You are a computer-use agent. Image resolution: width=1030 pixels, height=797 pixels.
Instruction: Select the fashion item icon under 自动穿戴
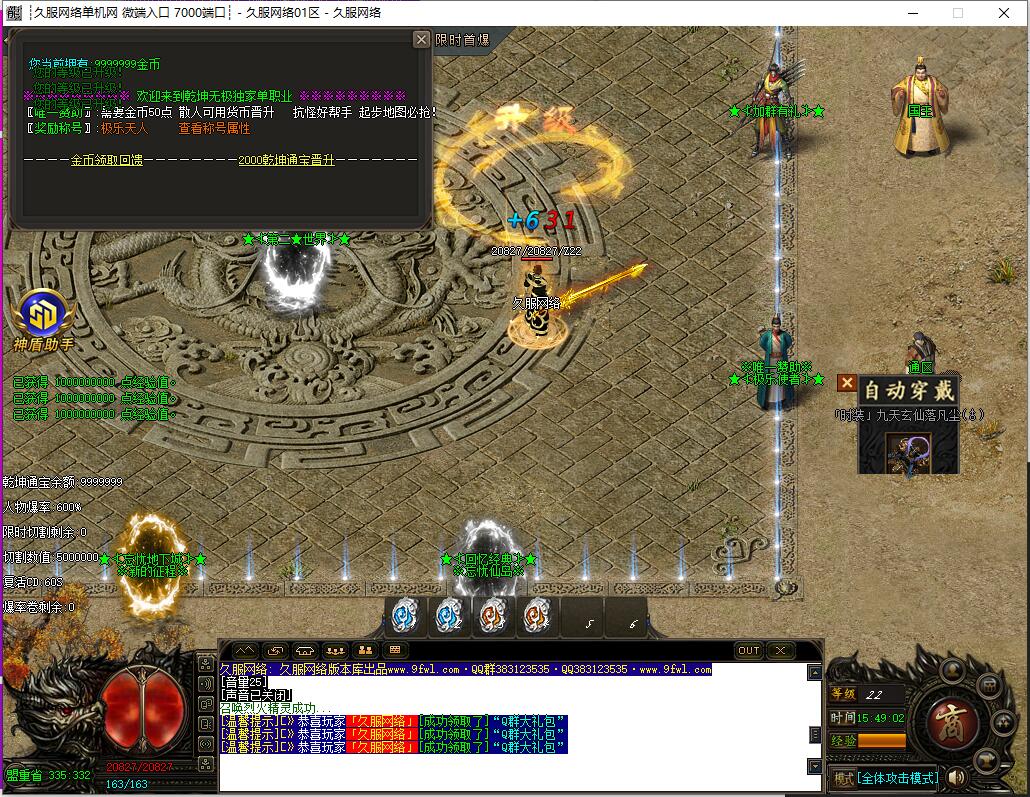[x=908, y=454]
